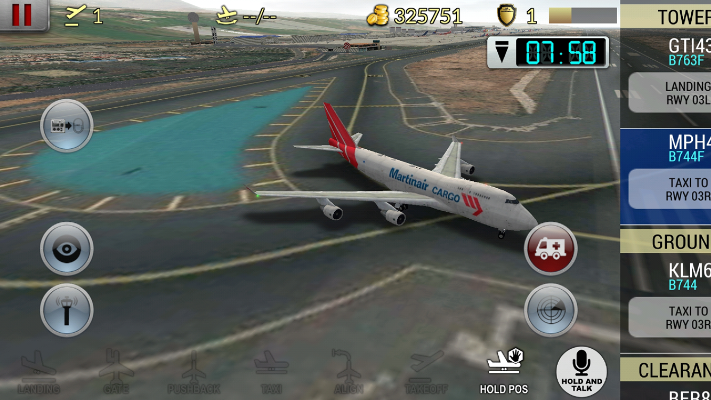Give the Takeoff command
Image resolution: width=711 pixels, height=400 pixels.
[426, 372]
